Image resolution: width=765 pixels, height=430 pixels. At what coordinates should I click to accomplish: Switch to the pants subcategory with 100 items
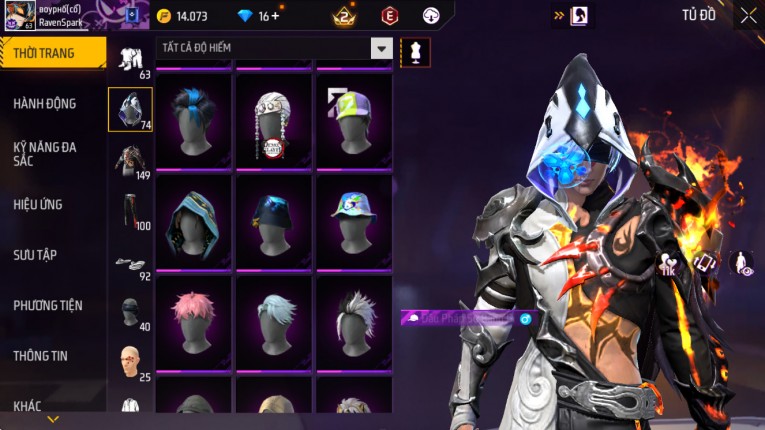(x=130, y=210)
